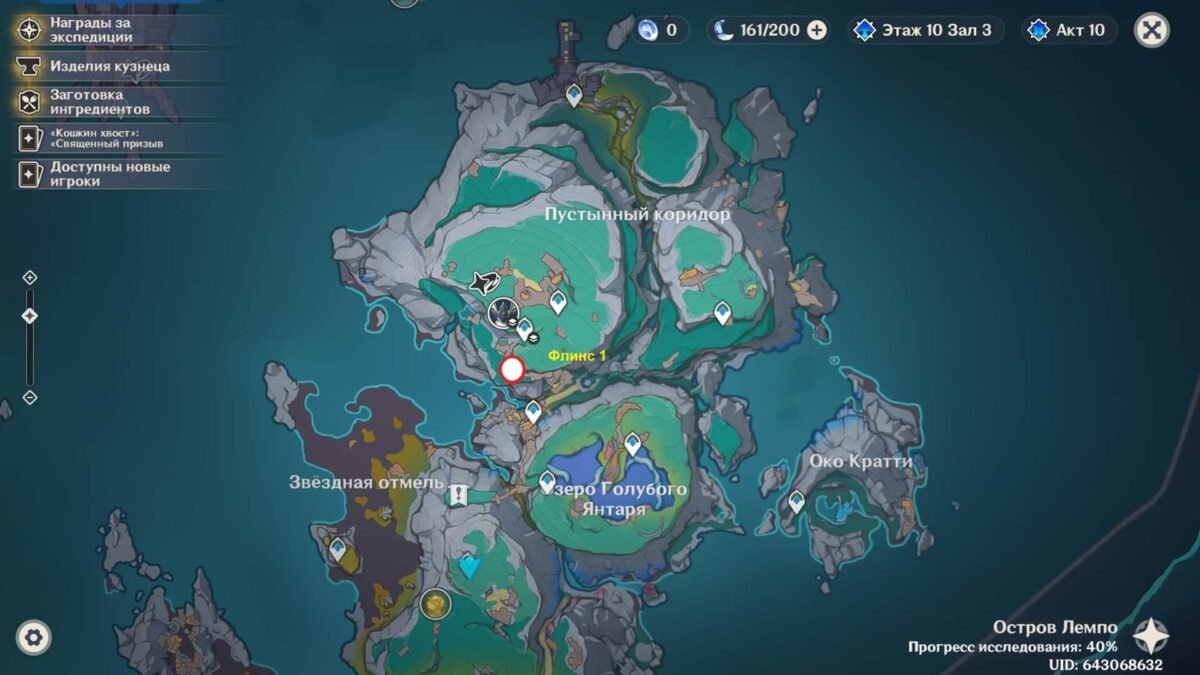1200x675 pixels.
Task: Open region selection via the four-point star icon
Action: [x=1151, y=636]
